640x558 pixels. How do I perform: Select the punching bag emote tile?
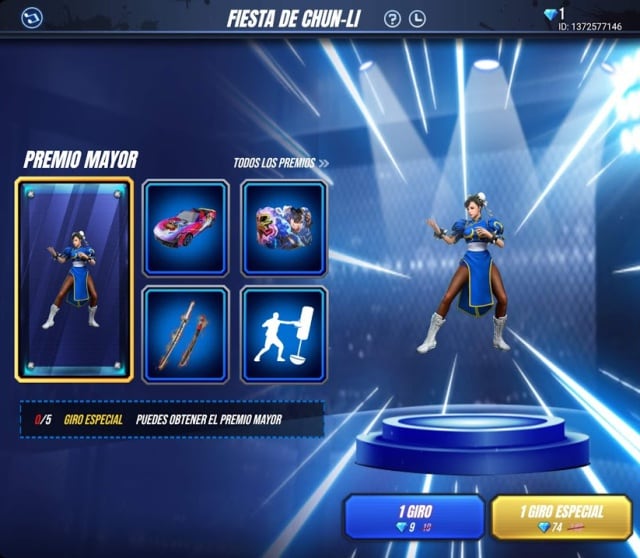coord(284,334)
